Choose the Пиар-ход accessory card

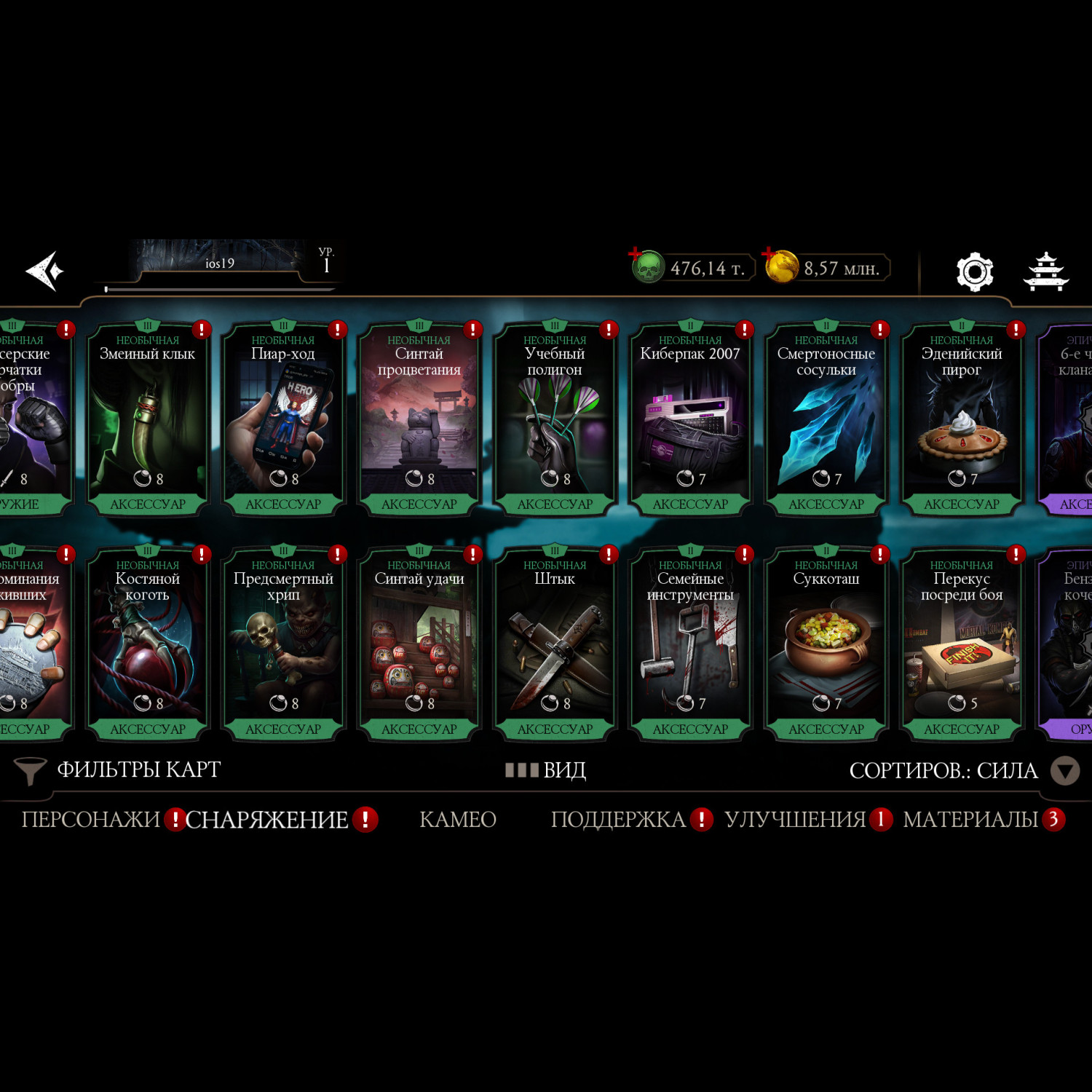(x=283, y=419)
